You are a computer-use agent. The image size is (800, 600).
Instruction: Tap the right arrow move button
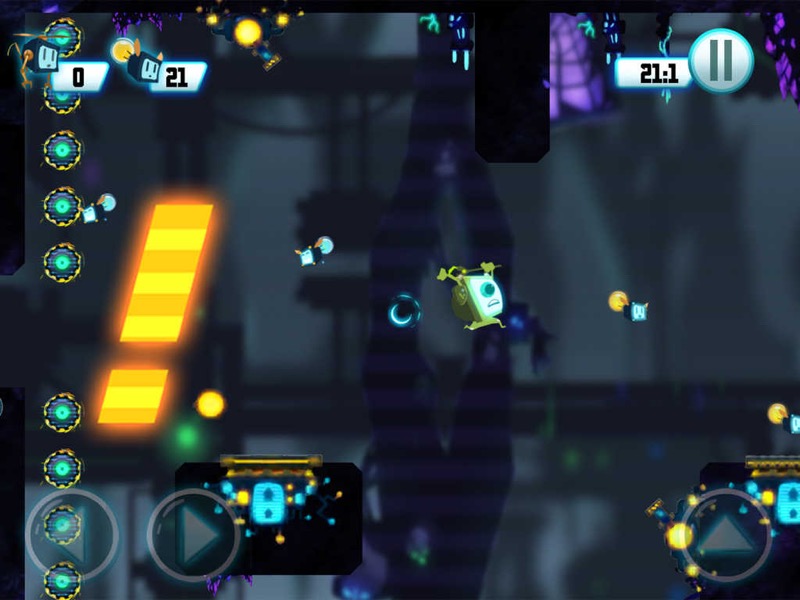click(x=194, y=535)
